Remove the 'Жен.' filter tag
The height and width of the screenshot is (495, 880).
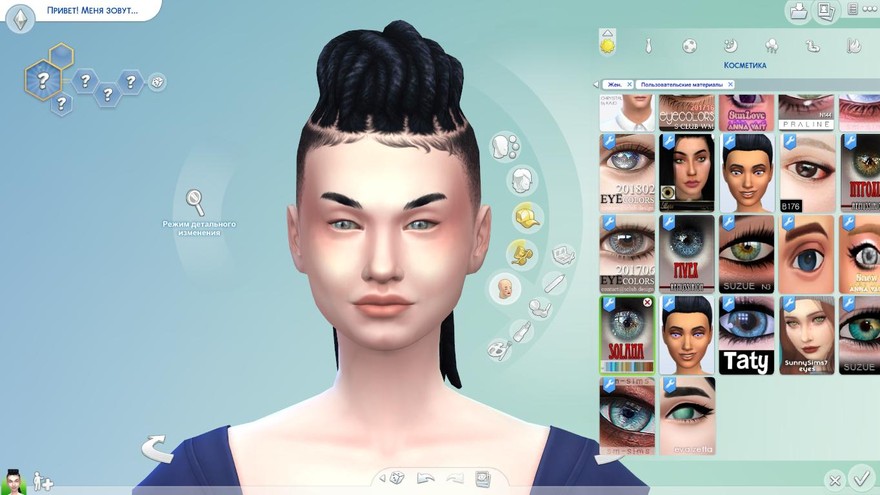[629, 85]
